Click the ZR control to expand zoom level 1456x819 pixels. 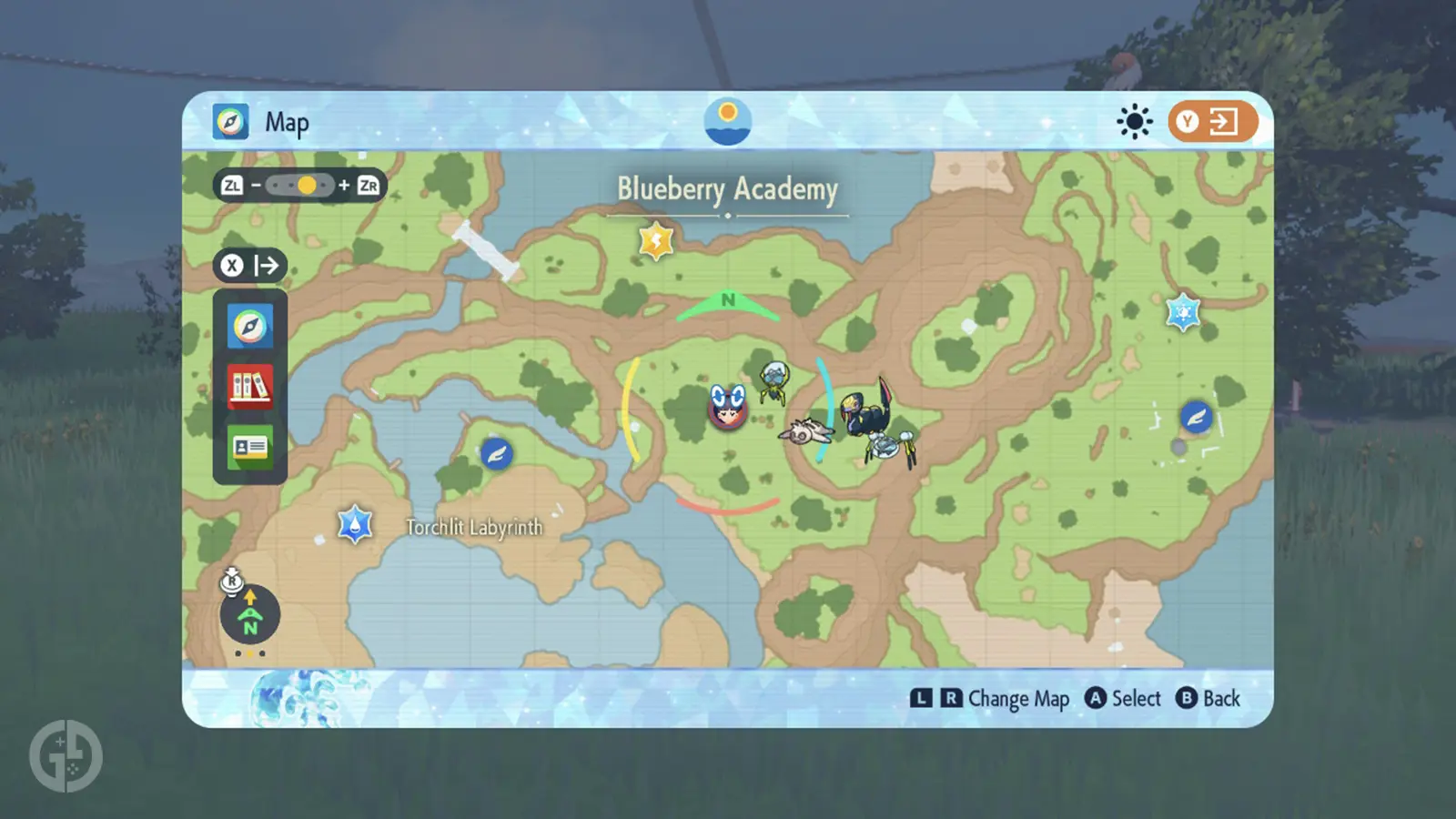pos(369,186)
